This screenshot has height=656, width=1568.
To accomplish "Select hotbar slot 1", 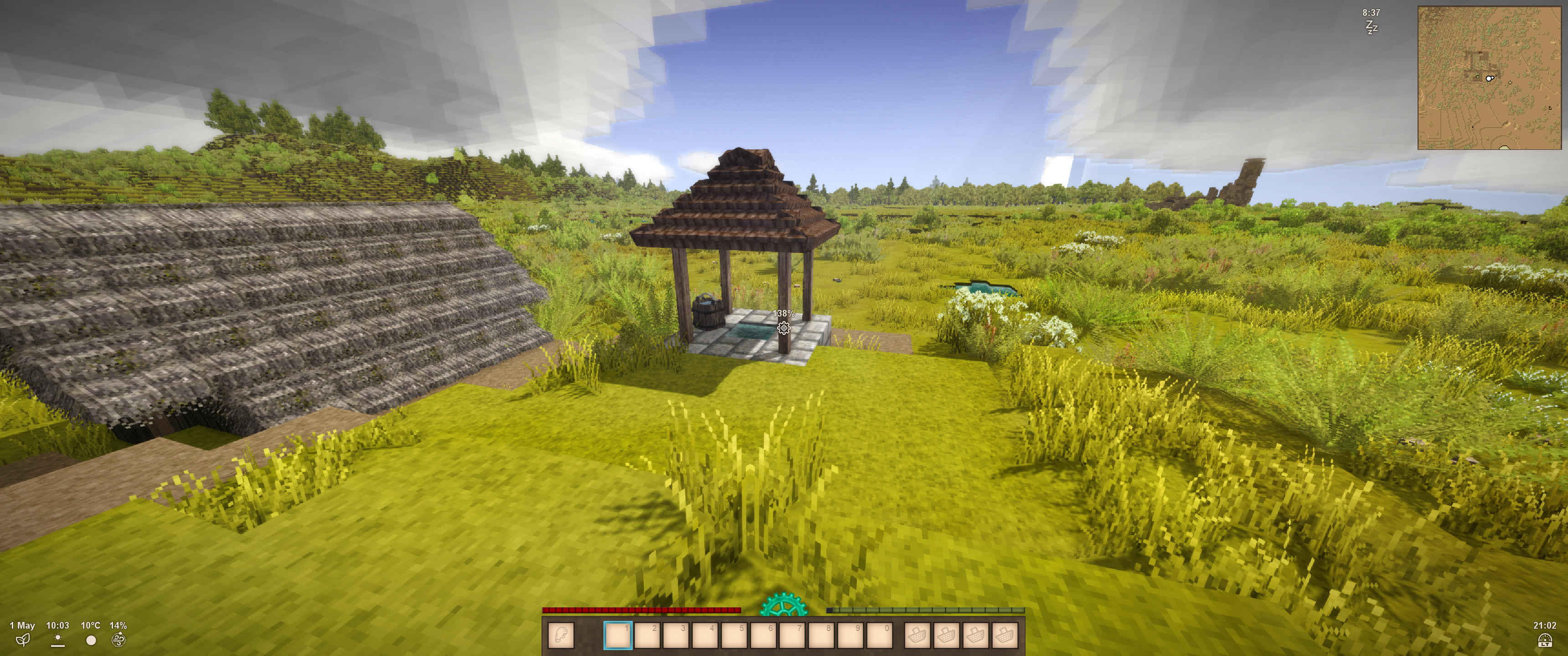I will [x=618, y=636].
